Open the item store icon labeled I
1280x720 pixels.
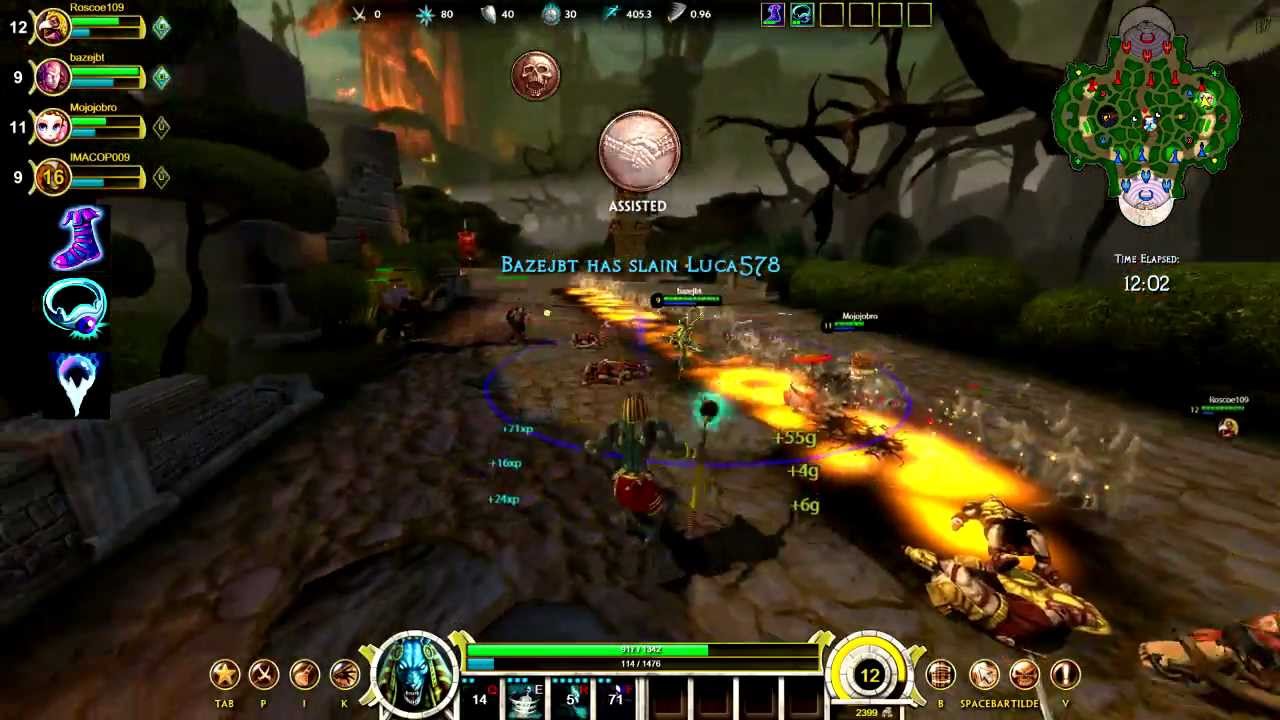pos(304,675)
